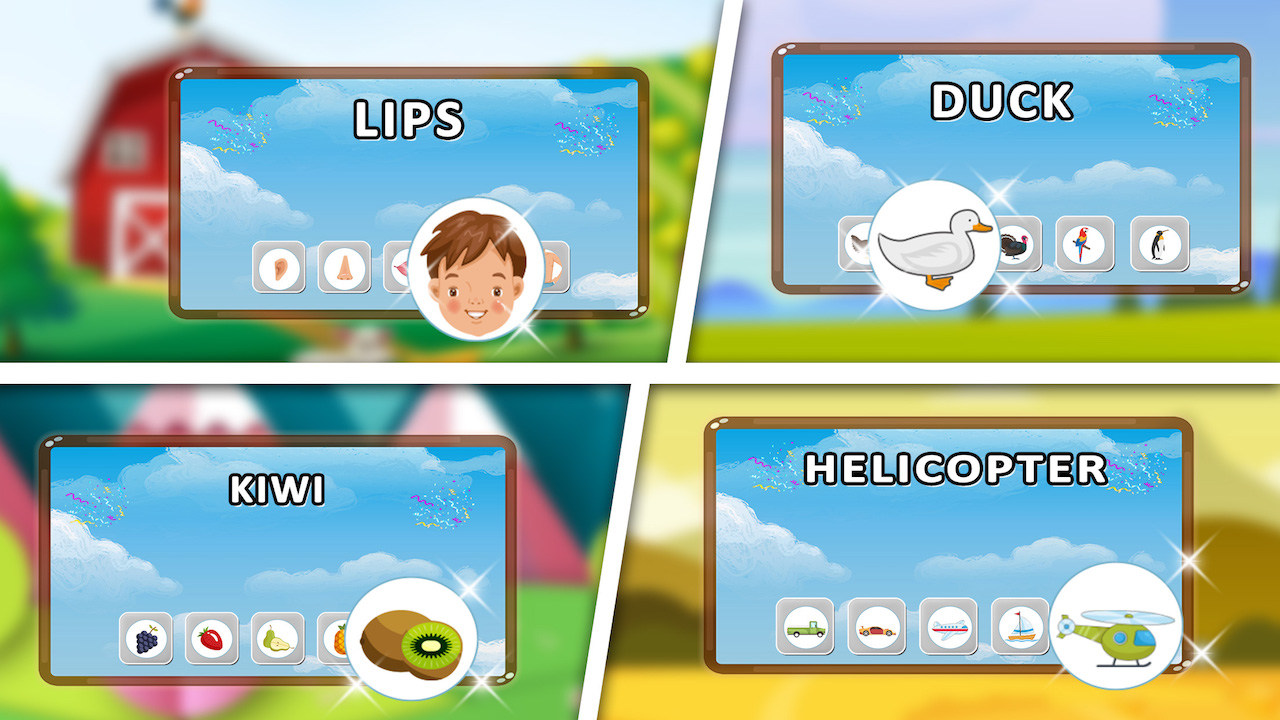Choose the red sports car icon
The width and height of the screenshot is (1280, 720).
(875, 630)
